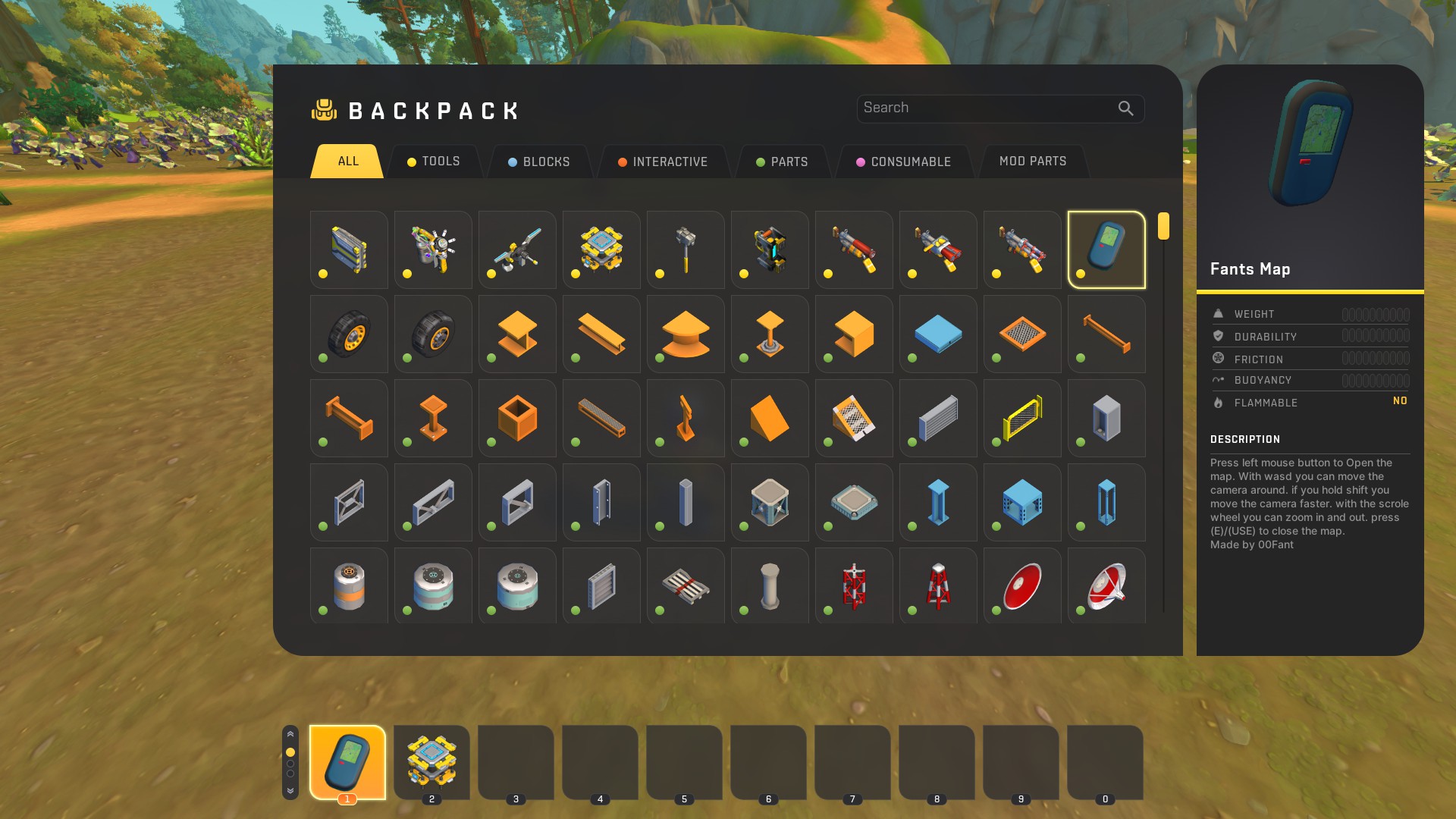The image size is (1456, 819).
Task: Select the Fants Map item in backpack
Action: coord(1106,249)
